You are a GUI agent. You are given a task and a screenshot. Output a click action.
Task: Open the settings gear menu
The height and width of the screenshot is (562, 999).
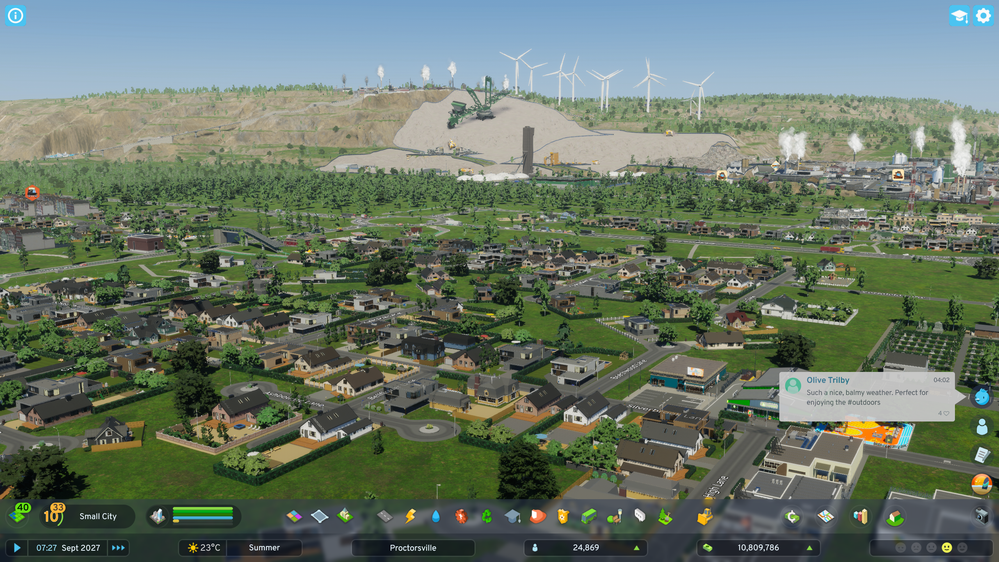click(x=982, y=15)
